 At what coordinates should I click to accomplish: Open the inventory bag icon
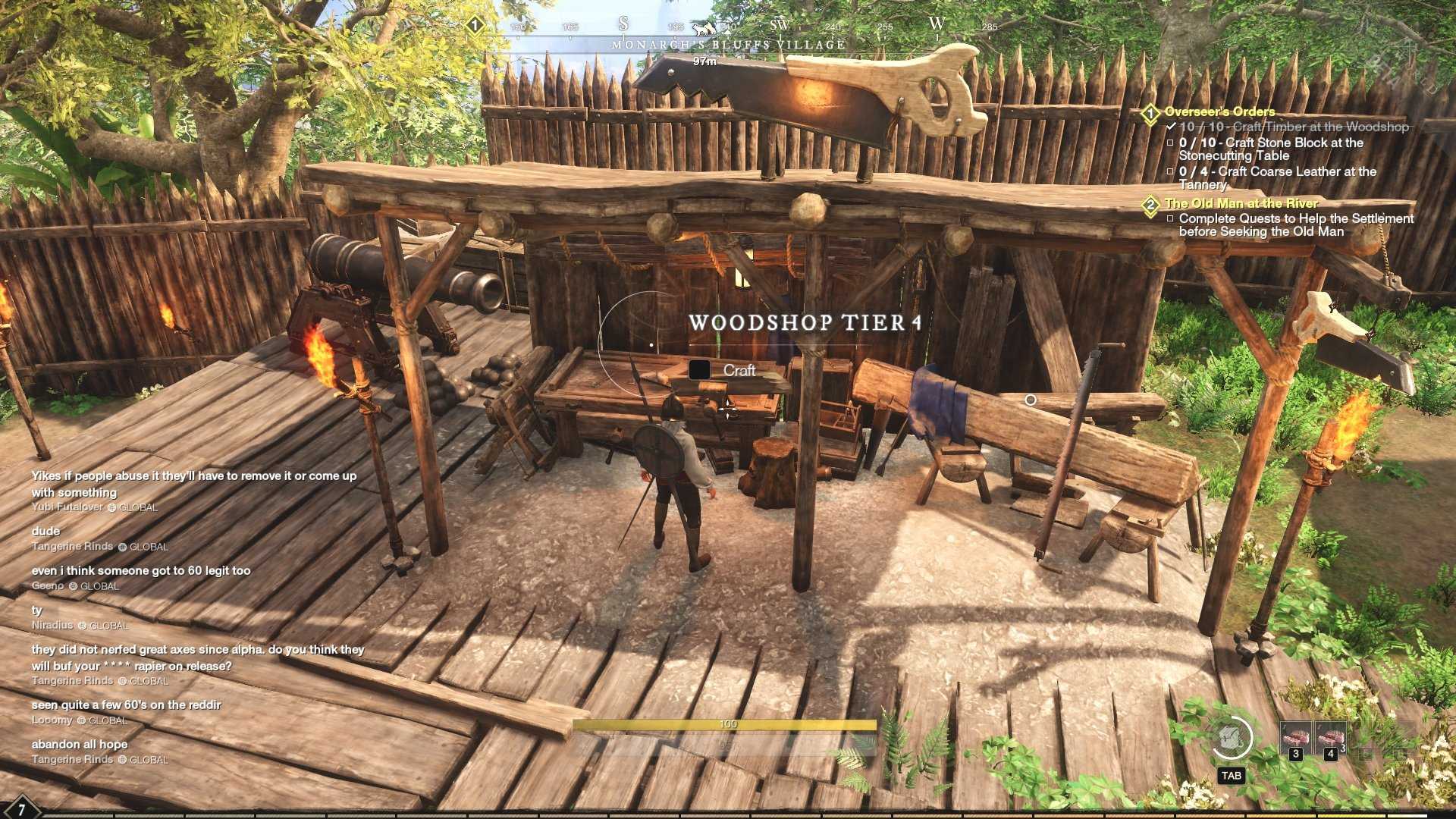tap(1231, 738)
